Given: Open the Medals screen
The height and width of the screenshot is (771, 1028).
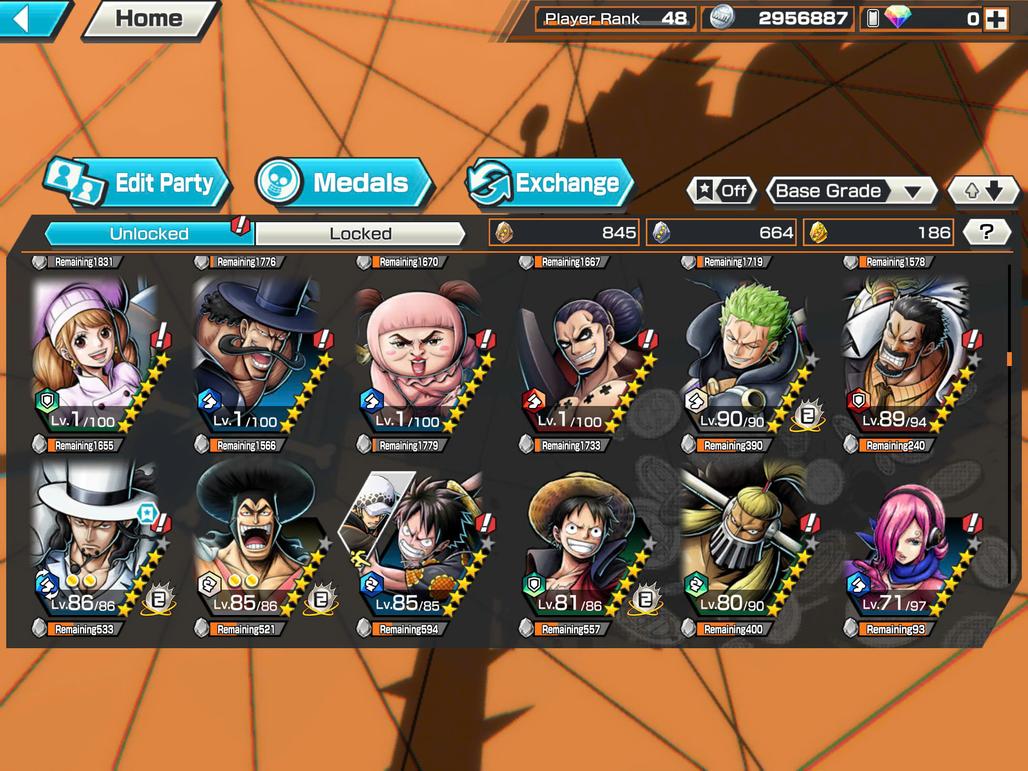Looking at the screenshot, I should pos(344,183).
